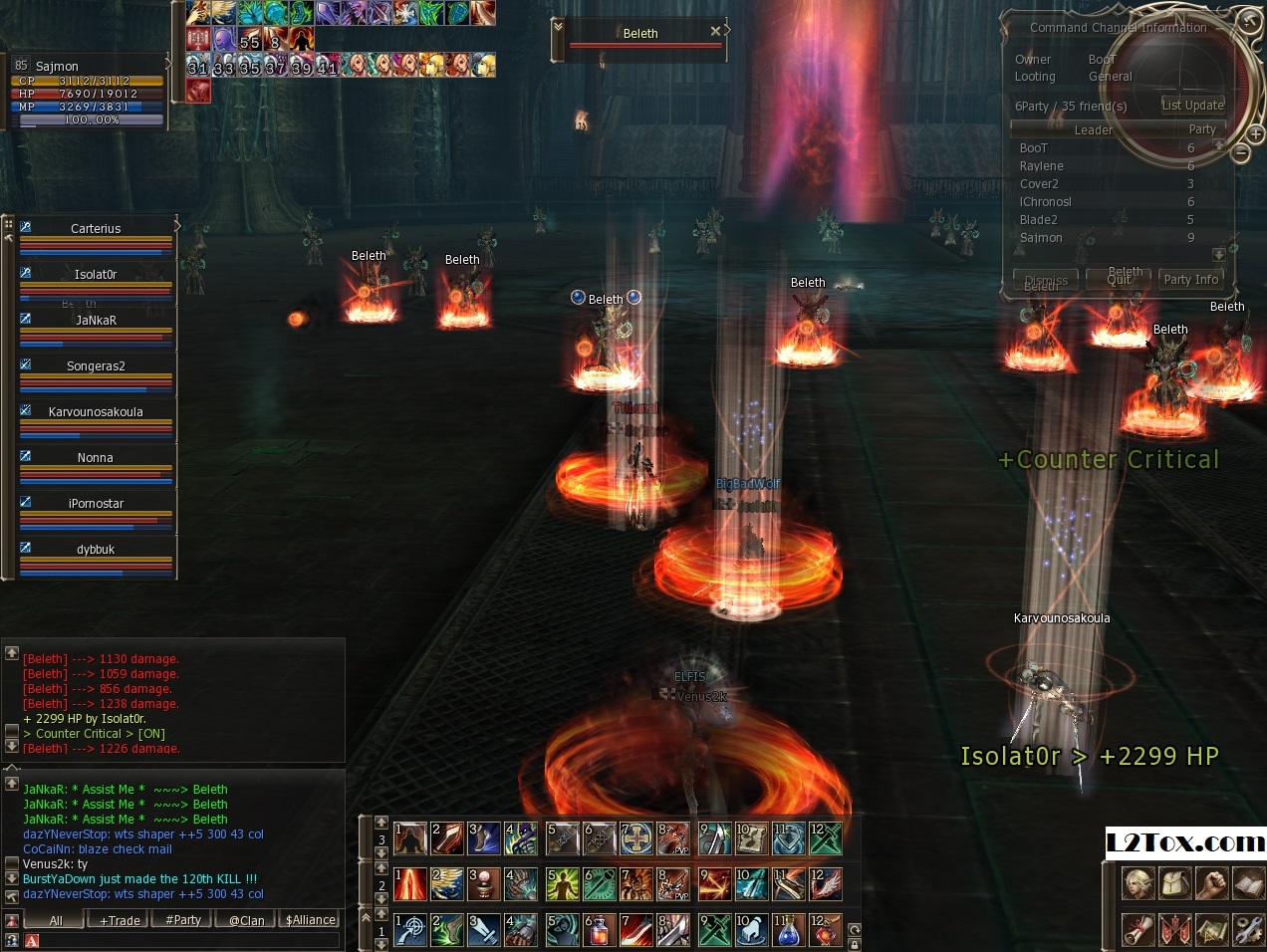
Task: Toggle the hotbar lock padlock button
Action: [x=854, y=944]
